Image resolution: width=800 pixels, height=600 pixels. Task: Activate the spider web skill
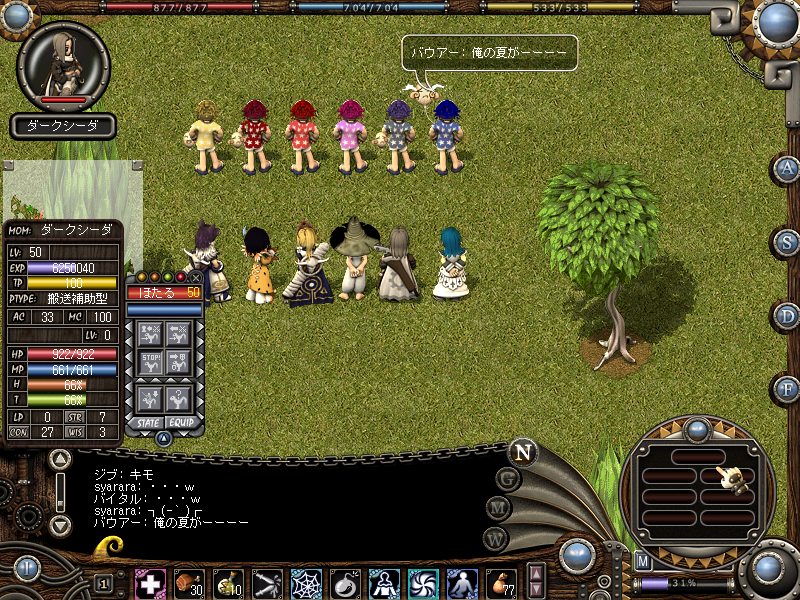tap(306, 582)
